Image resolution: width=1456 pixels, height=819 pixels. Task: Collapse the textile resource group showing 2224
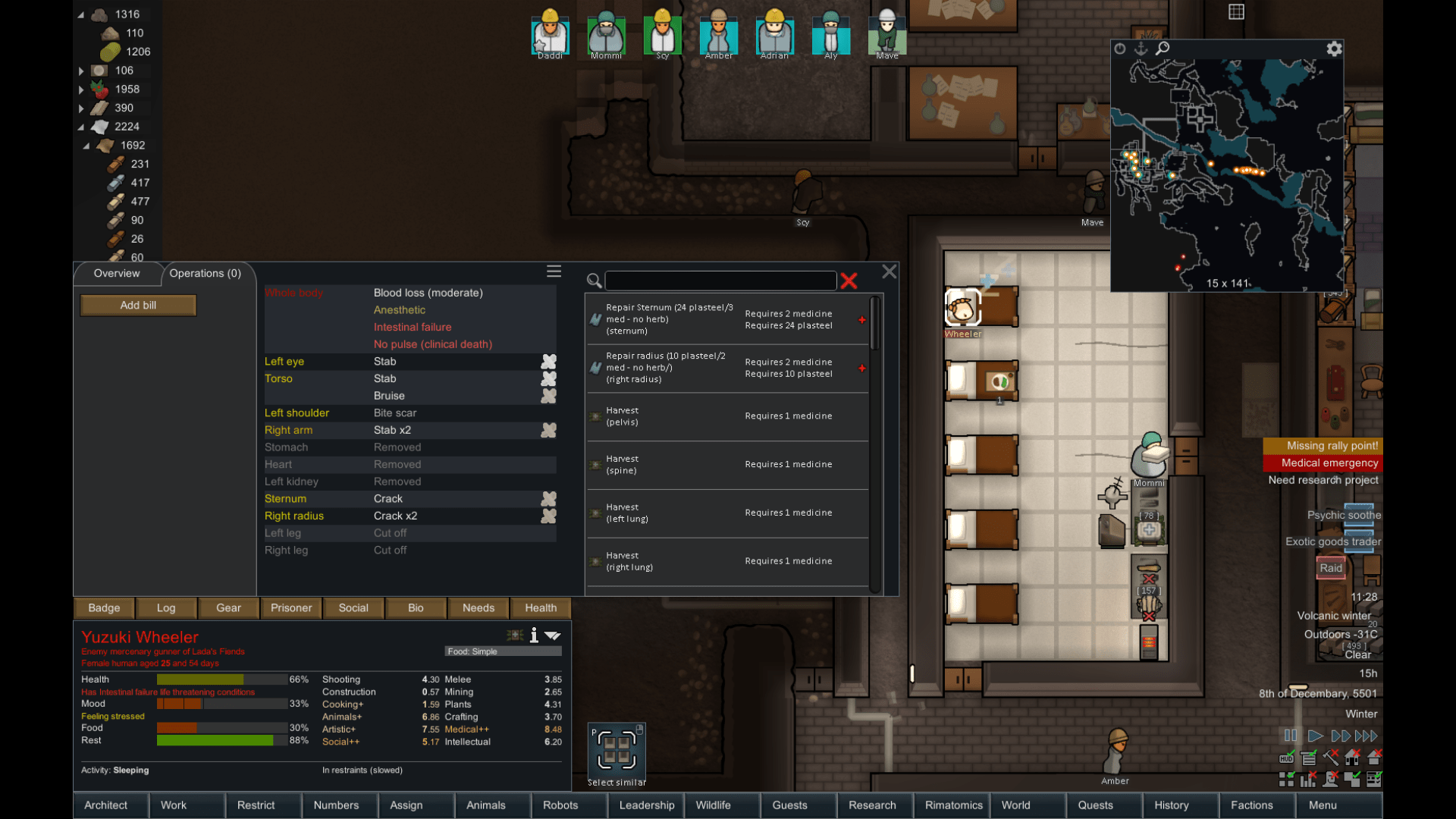[81, 127]
